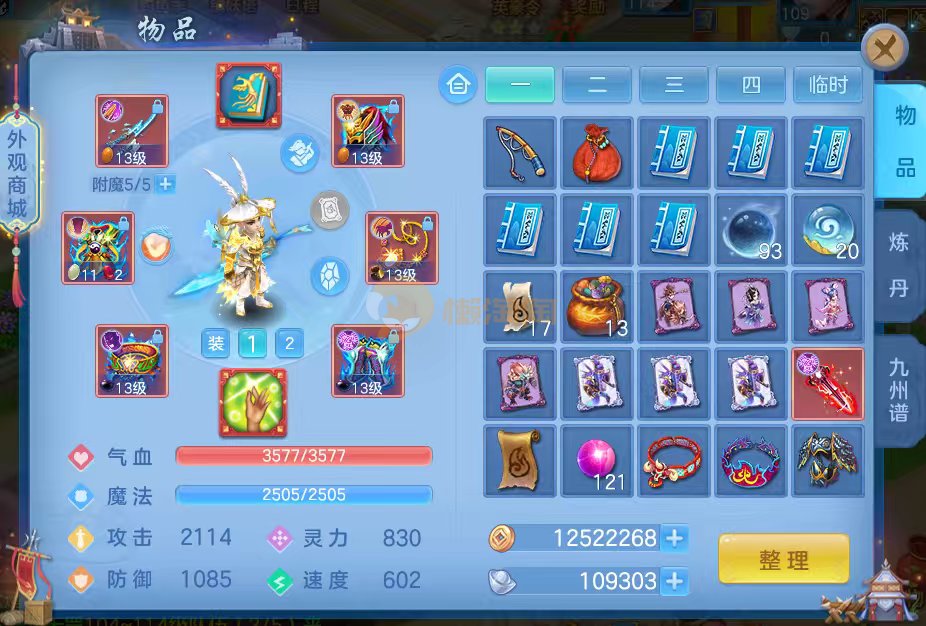Image resolution: width=926 pixels, height=626 pixels.
Task: Select the gold treasure pot item
Action: [x=597, y=307]
